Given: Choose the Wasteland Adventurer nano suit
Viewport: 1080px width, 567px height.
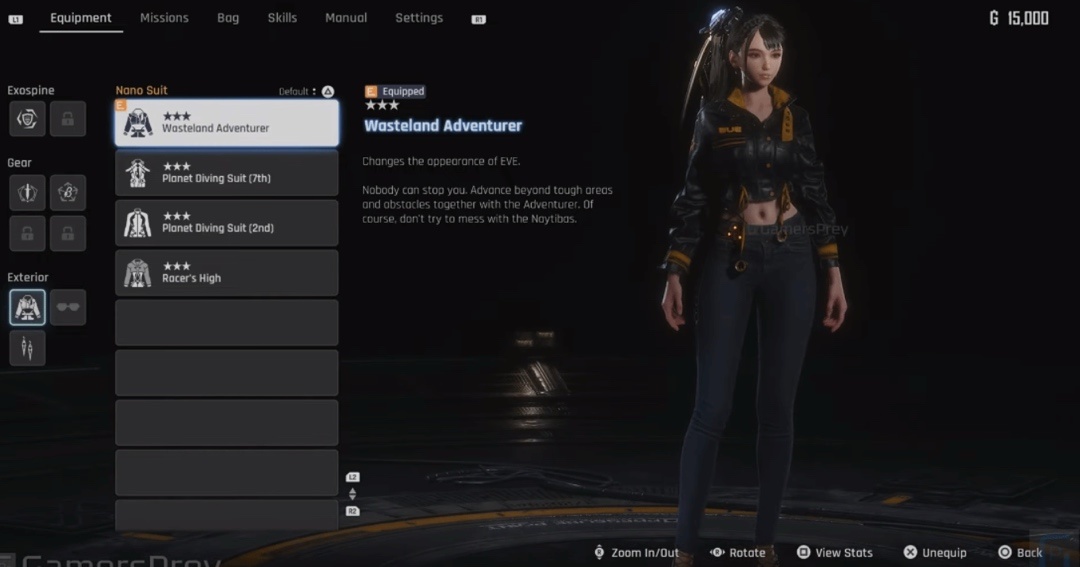Looking at the screenshot, I should pyautogui.click(x=227, y=123).
